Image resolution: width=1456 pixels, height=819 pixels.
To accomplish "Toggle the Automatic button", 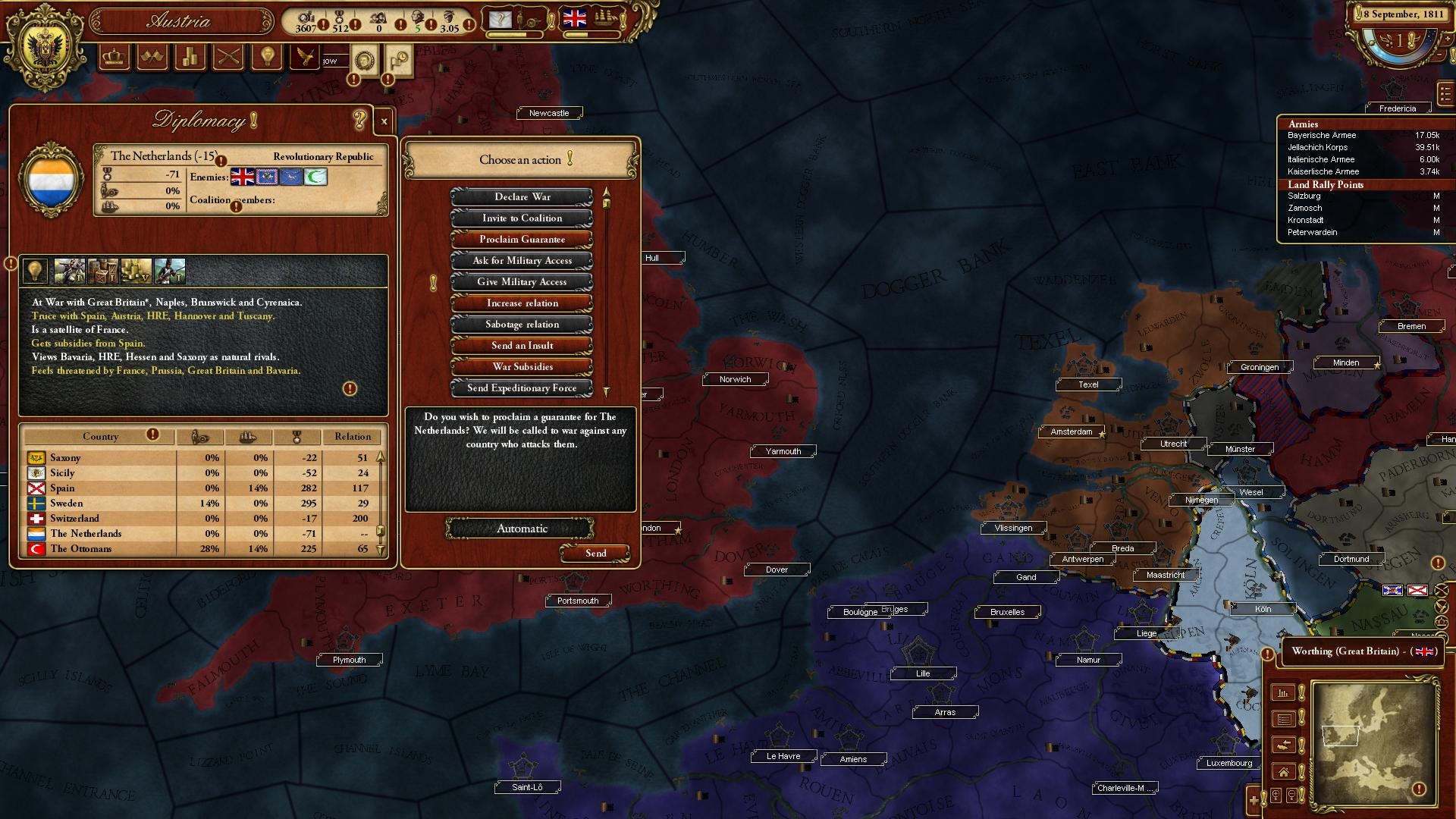I will coord(521,529).
